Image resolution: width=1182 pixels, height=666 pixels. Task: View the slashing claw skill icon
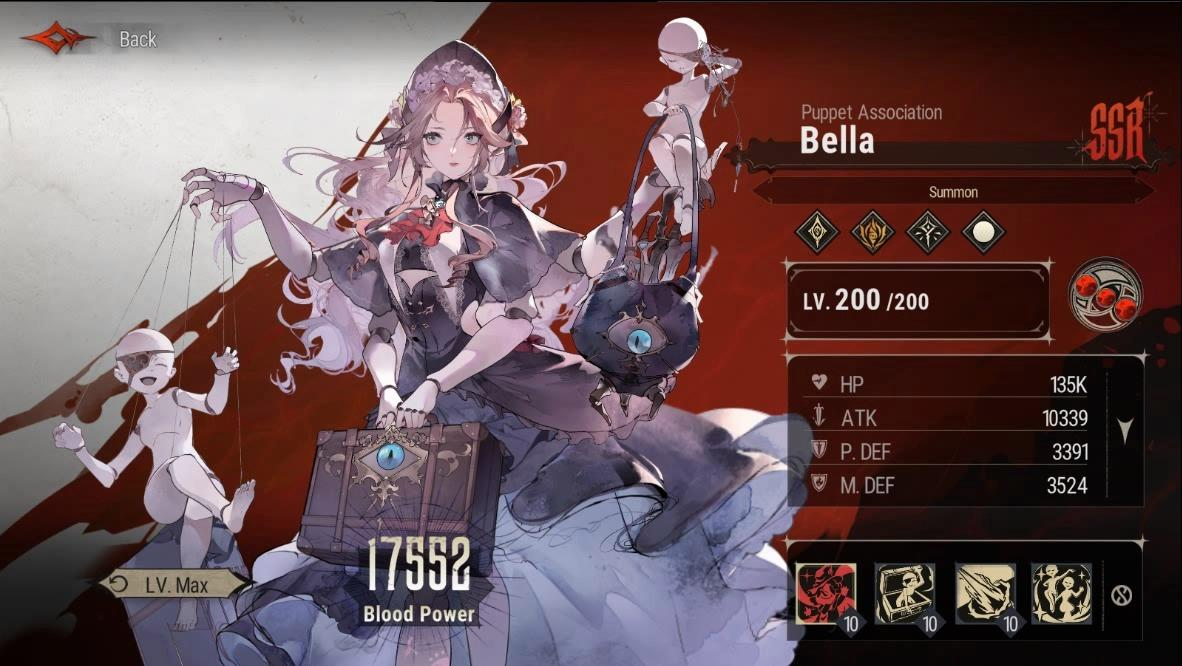coord(985,593)
